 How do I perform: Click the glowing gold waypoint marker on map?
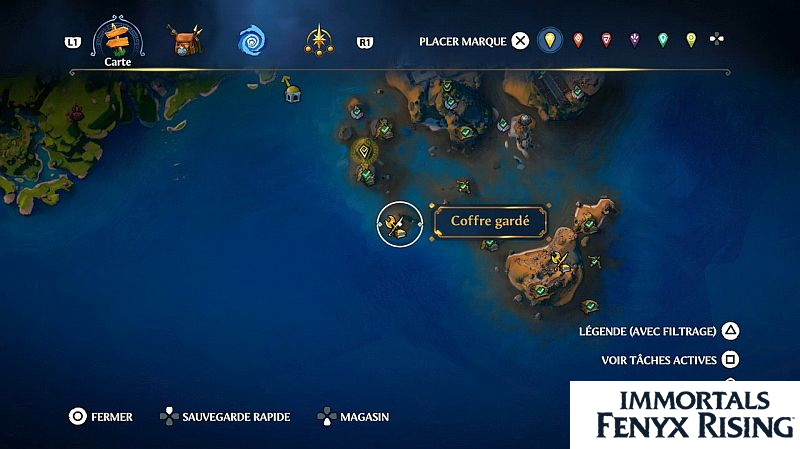click(x=366, y=152)
